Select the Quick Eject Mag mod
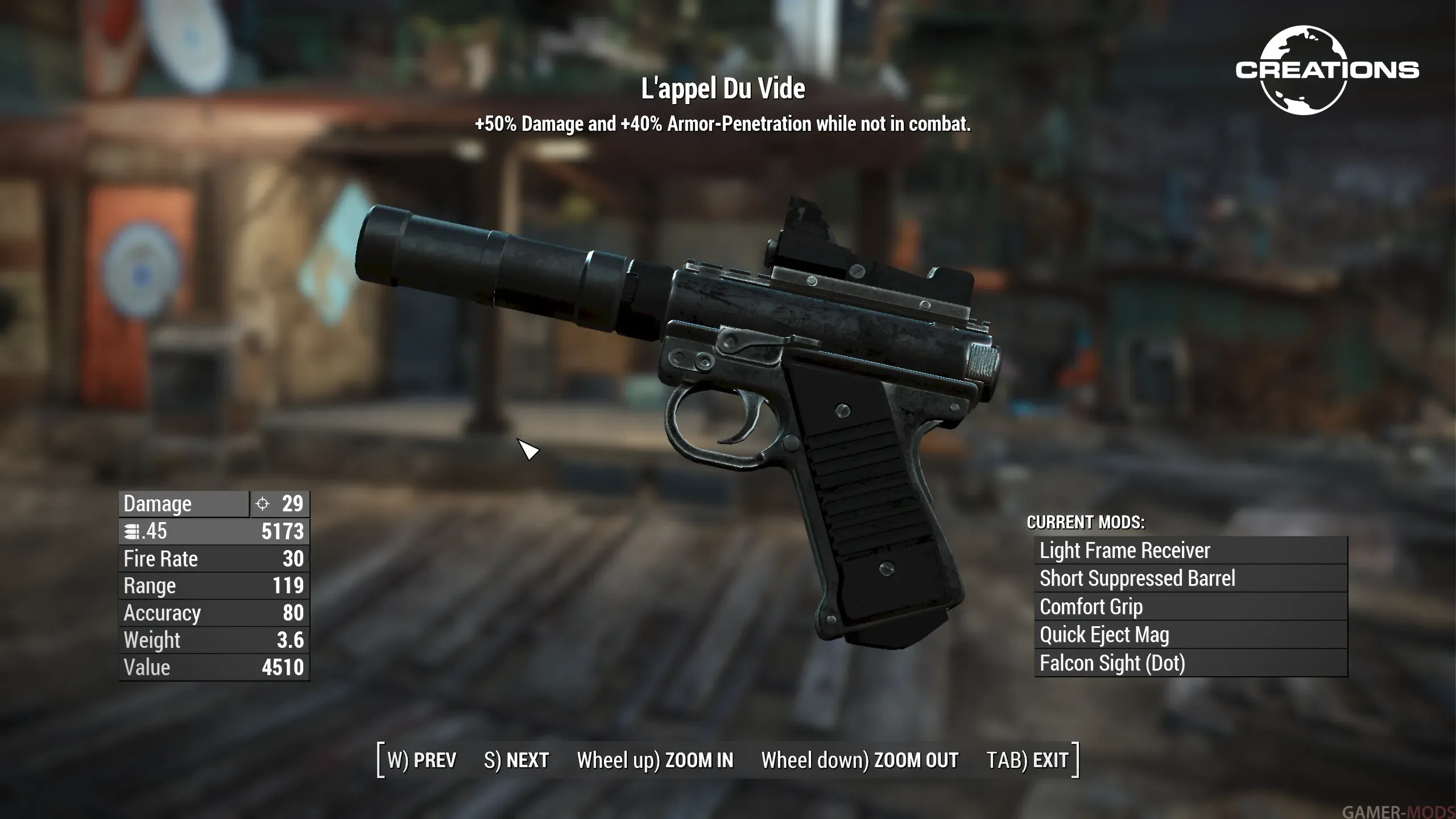This screenshot has width=1456, height=819. coord(1190,635)
